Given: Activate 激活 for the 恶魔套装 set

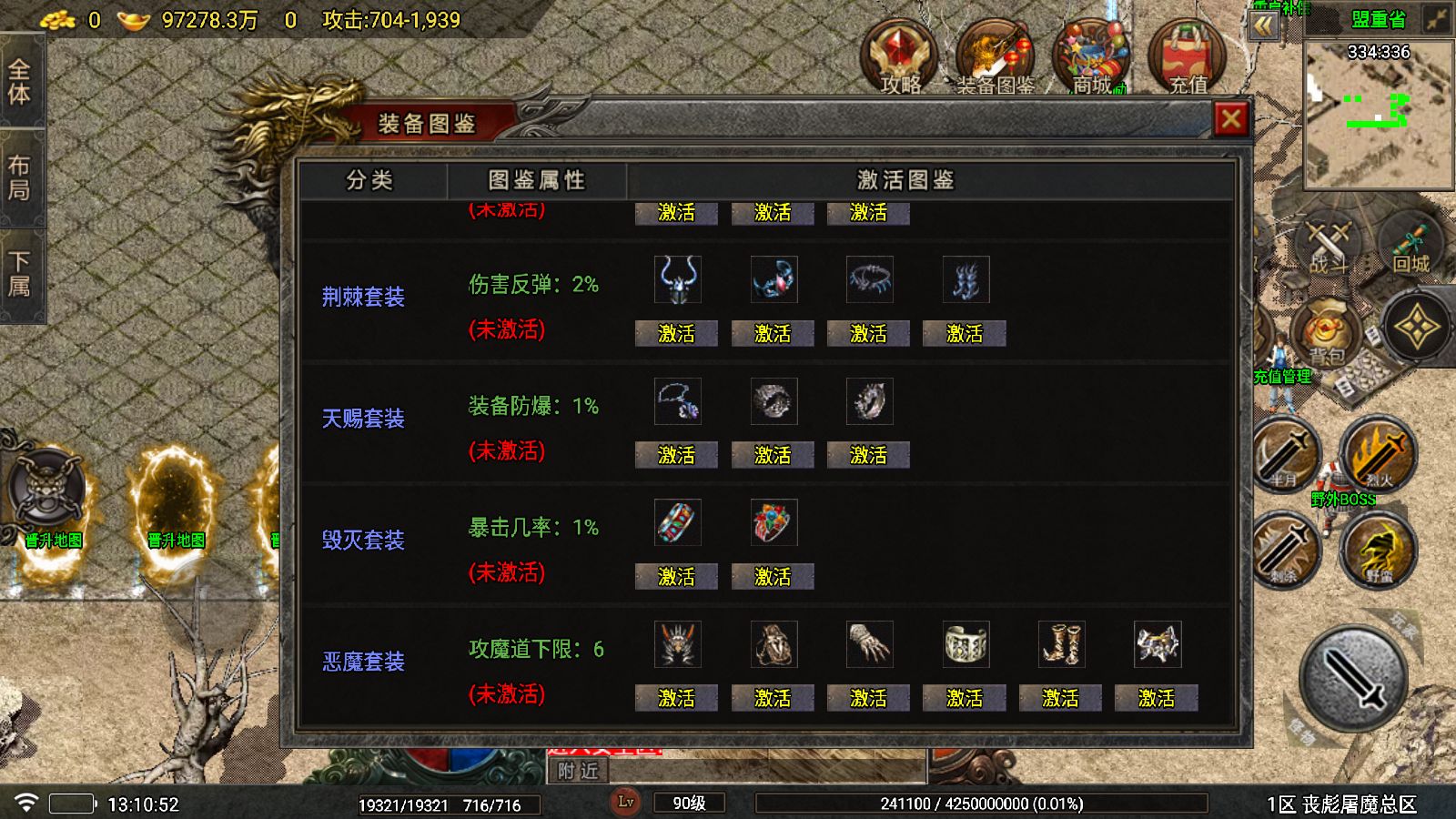Looking at the screenshot, I should [x=675, y=698].
